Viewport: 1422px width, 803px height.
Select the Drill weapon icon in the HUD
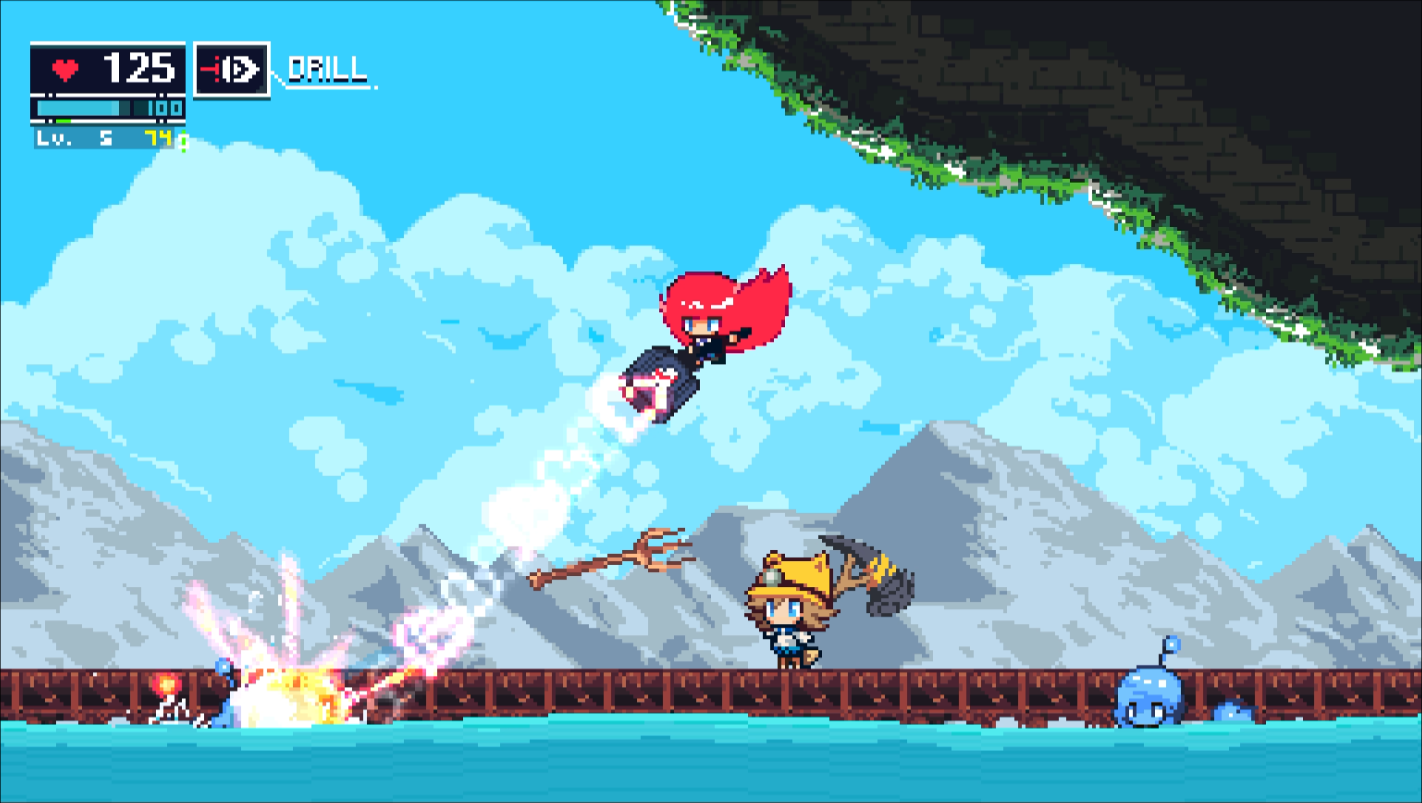pos(232,70)
